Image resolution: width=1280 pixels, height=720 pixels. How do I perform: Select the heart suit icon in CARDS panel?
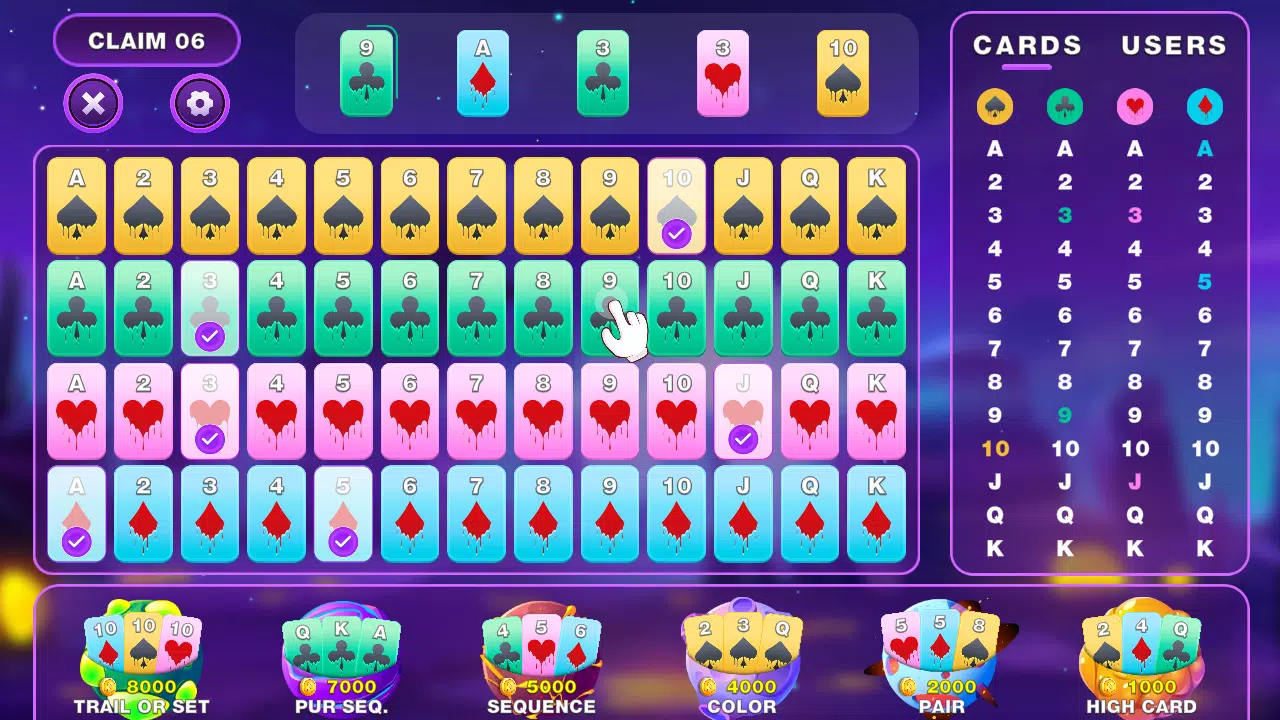pos(1135,106)
